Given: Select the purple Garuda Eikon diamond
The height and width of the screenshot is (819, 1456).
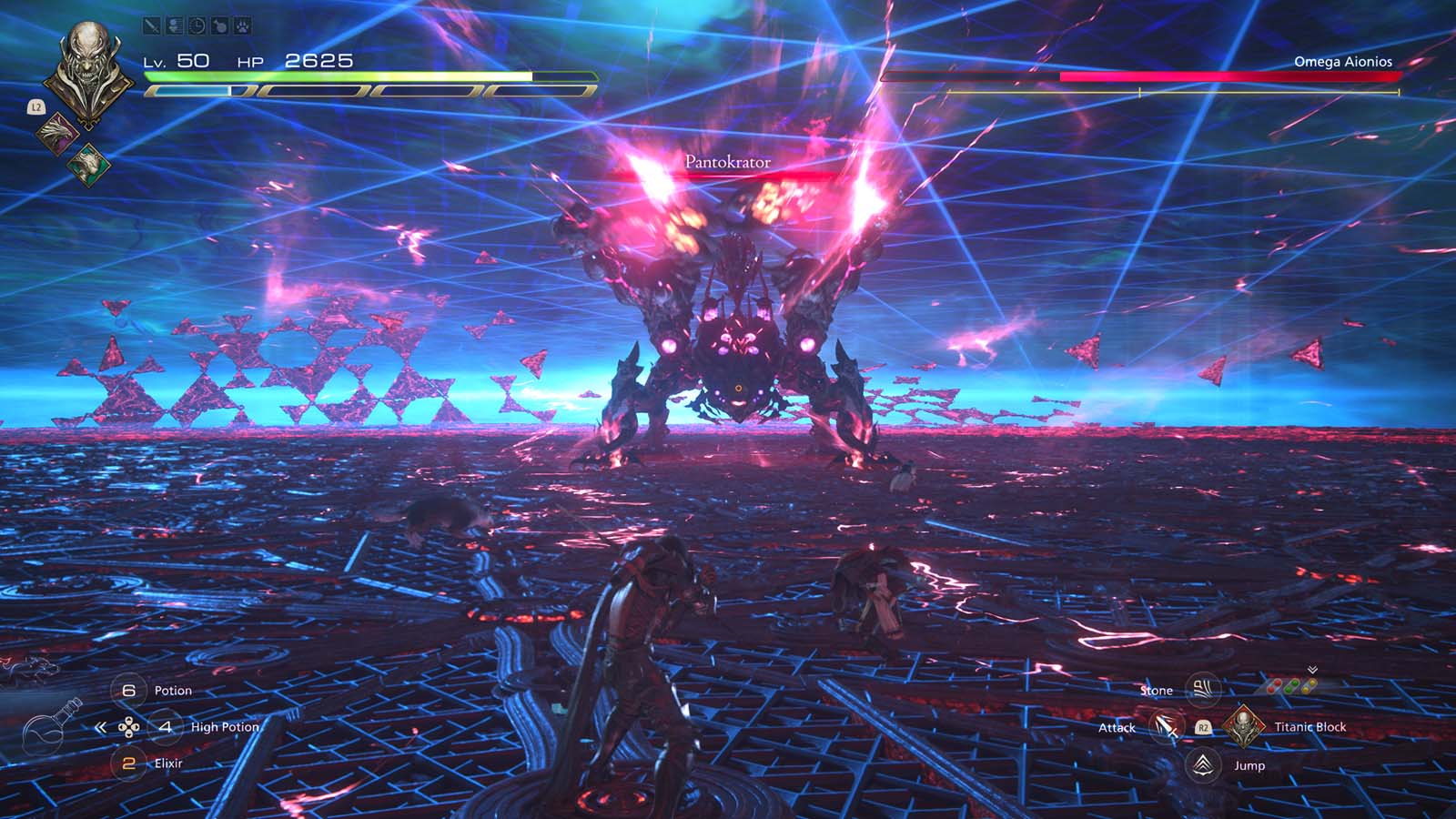Looking at the screenshot, I should point(57,132).
